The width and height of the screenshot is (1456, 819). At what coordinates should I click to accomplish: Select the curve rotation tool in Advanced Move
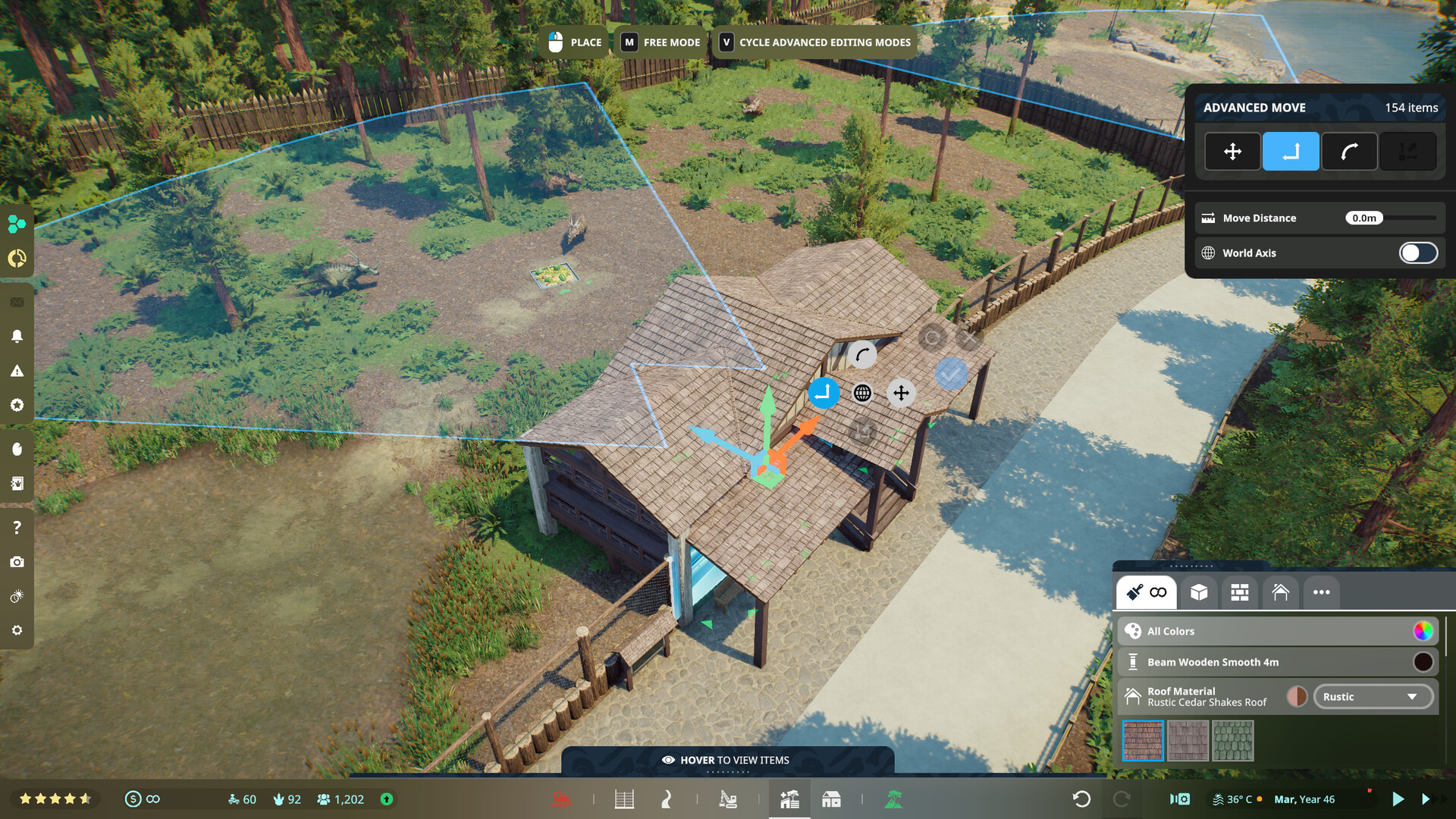pyautogui.click(x=1350, y=152)
